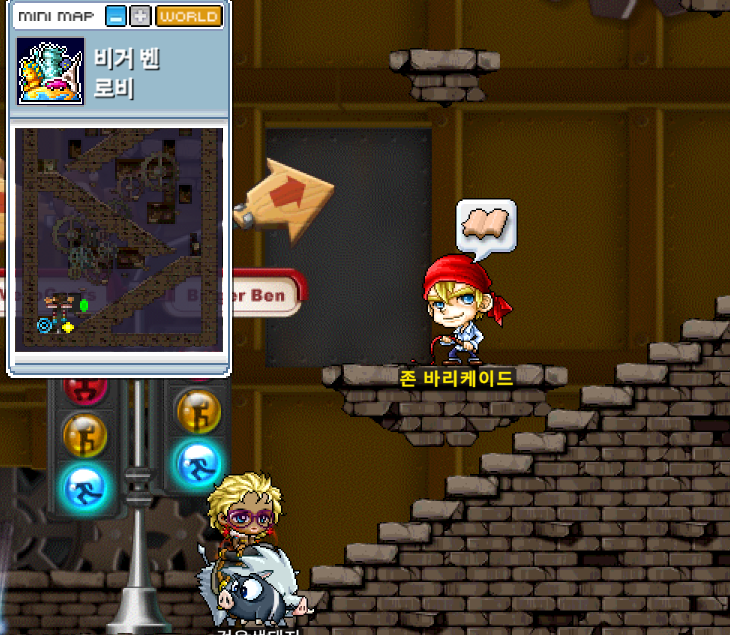
Task: Open the WORLD map
Action: point(189,17)
